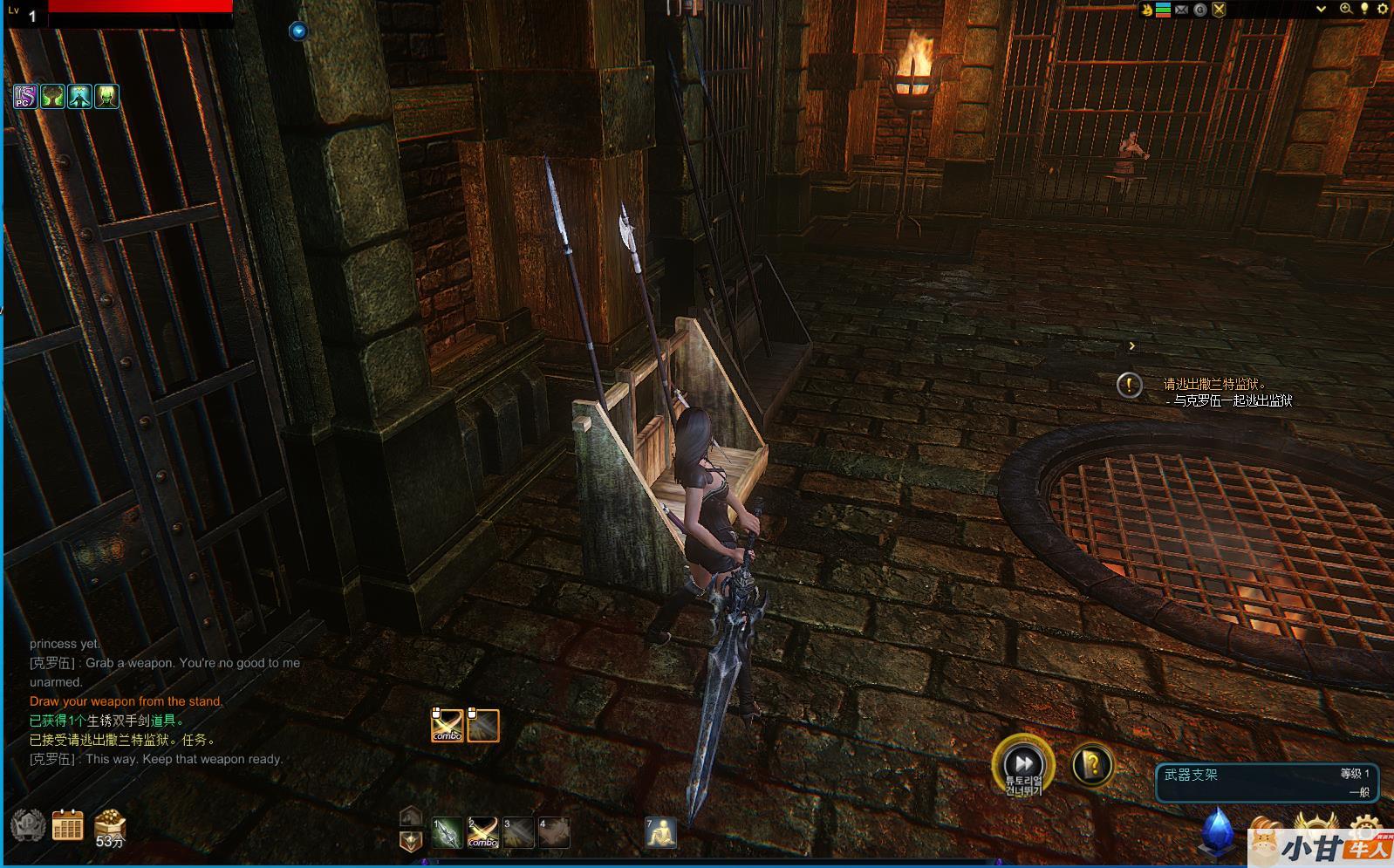Viewport: 1394px width, 868px height.
Task: Use the Combo skill in hotbar slot 2
Action: coord(482,832)
